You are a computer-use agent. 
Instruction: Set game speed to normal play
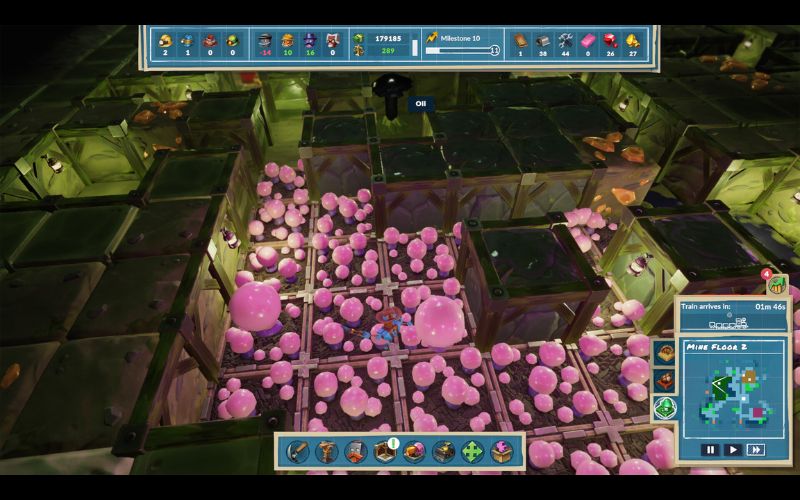click(733, 450)
